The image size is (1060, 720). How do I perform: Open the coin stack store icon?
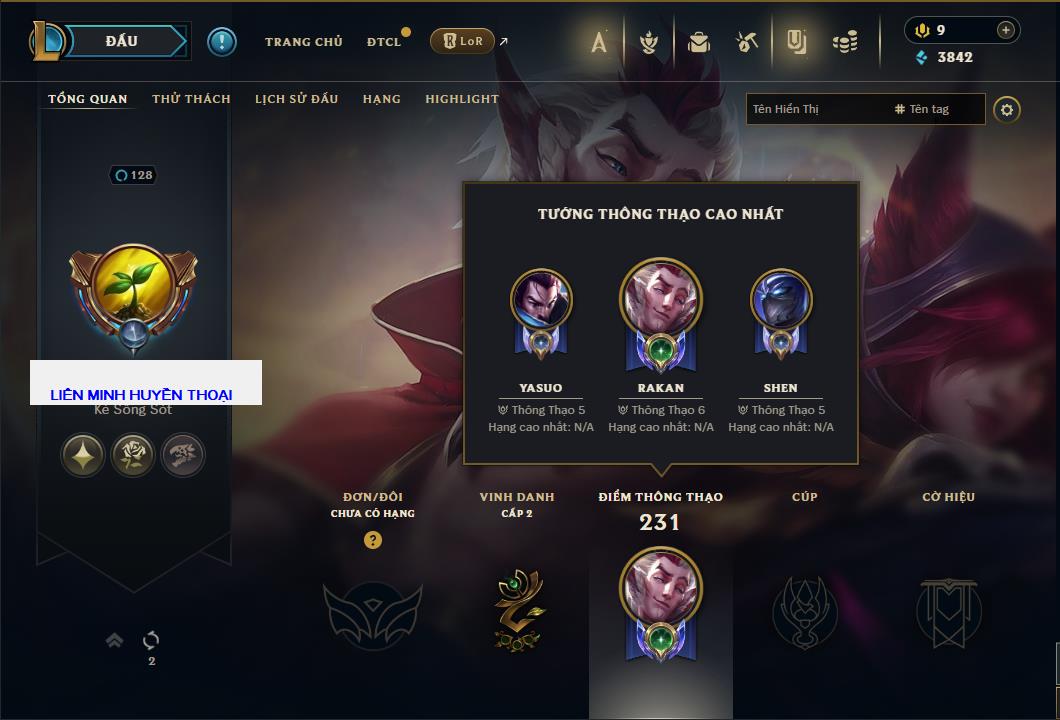click(845, 42)
